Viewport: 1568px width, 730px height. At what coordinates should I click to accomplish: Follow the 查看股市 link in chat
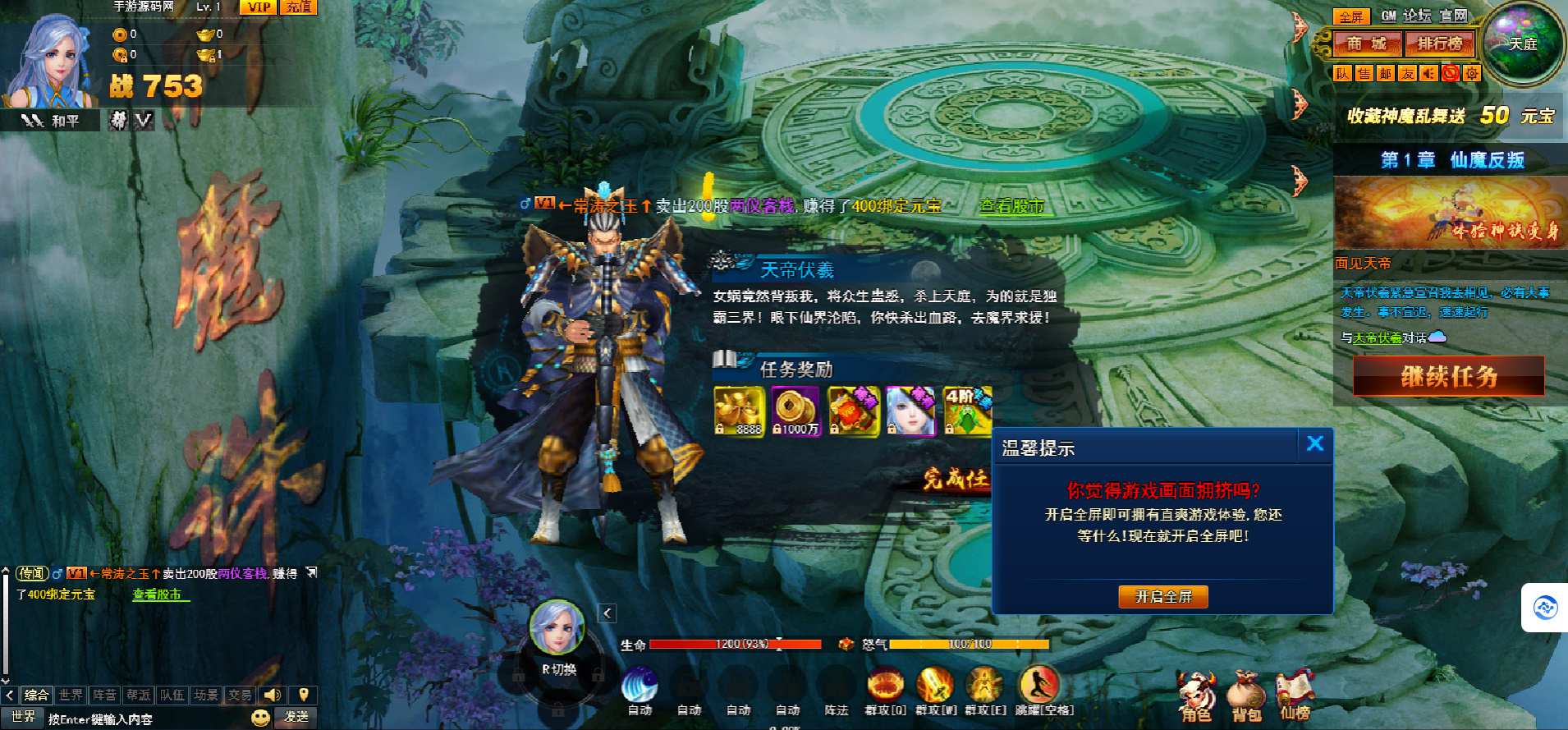[157, 595]
